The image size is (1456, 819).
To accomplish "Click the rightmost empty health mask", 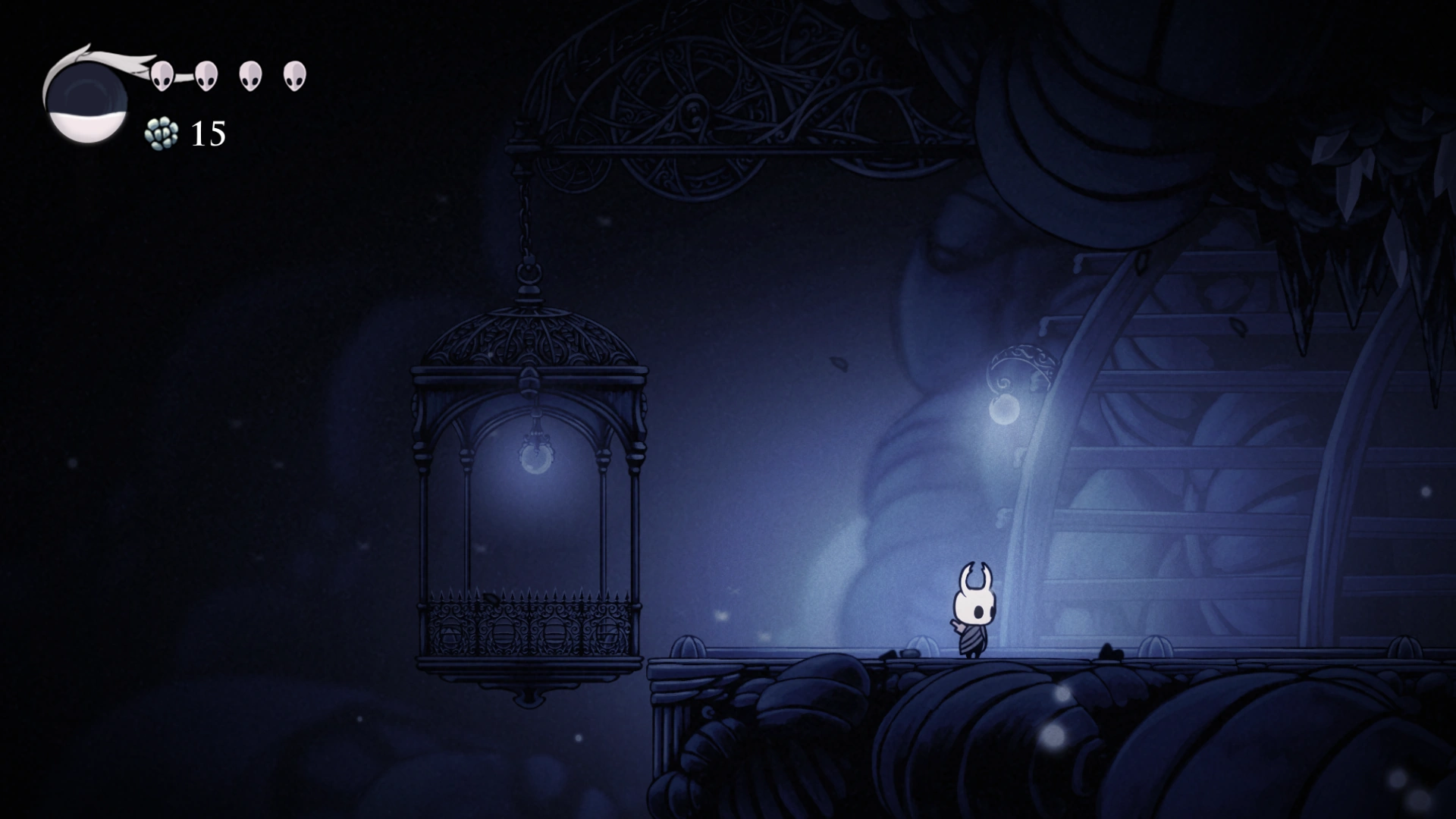I will click(294, 74).
